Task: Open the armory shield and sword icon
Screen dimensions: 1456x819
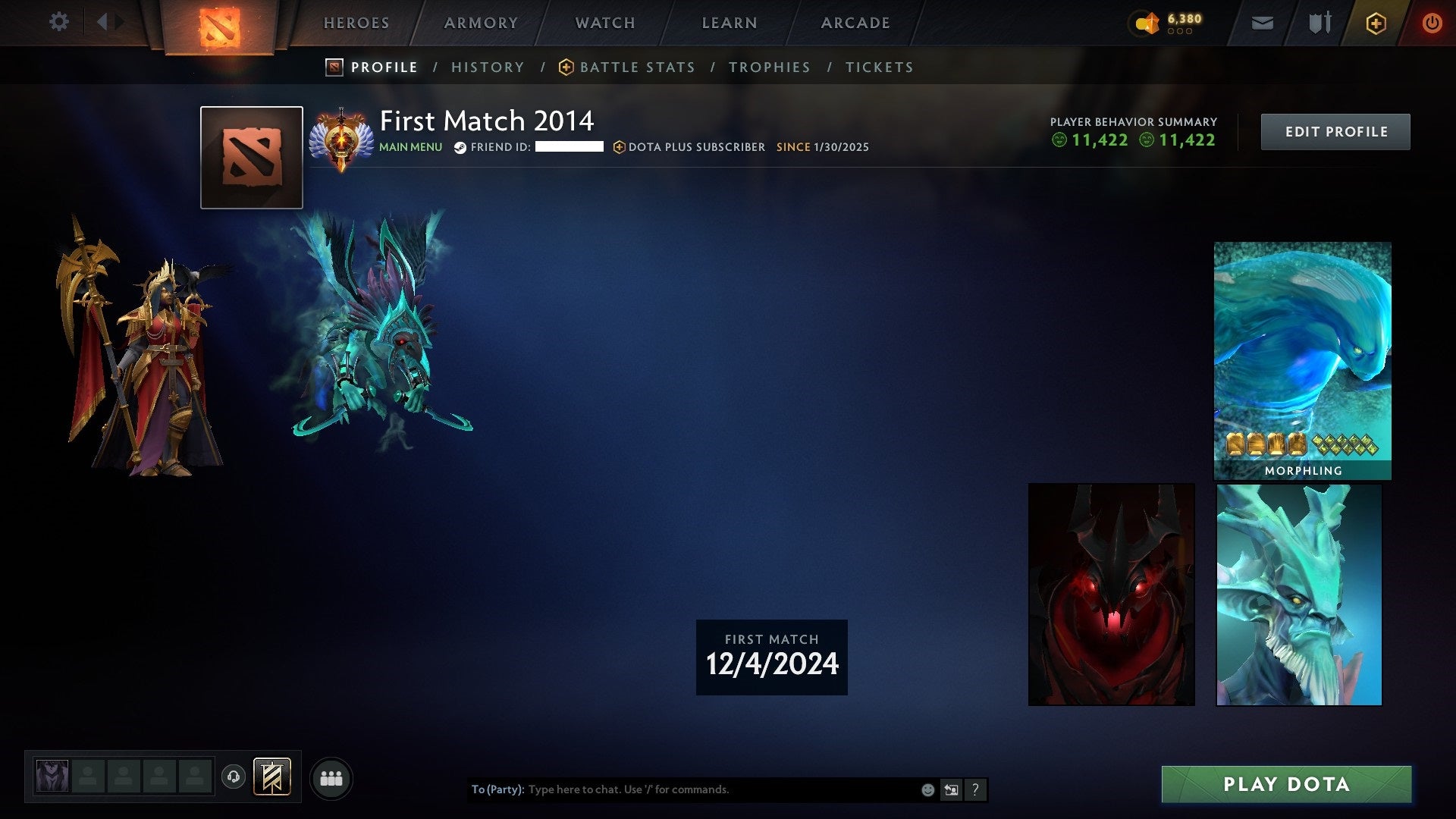Action: (1318, 23)
